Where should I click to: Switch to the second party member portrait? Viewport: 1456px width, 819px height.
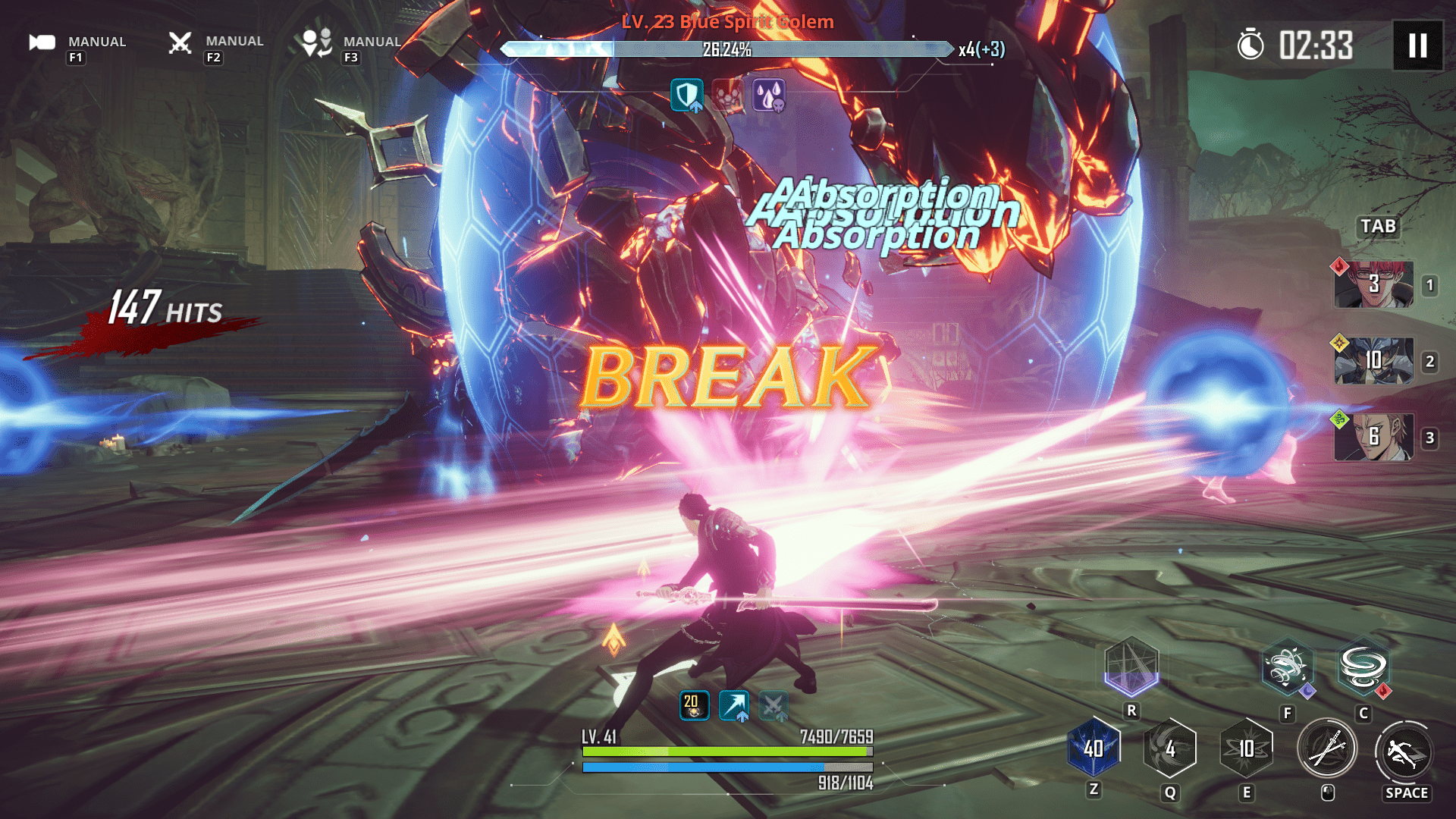coord(1373,360)
